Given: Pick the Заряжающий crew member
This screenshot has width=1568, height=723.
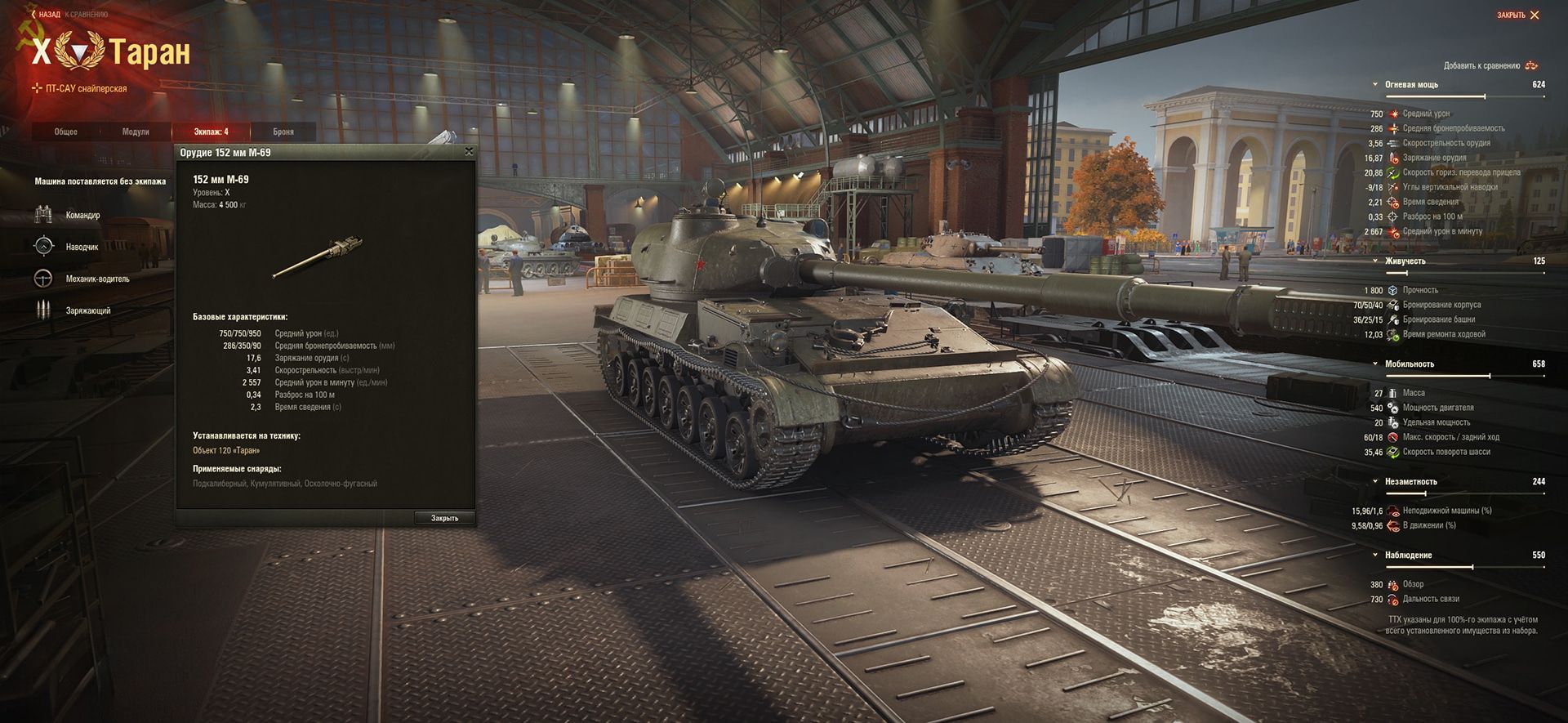Looking at the screenshot, I should [x=87, y=310].
